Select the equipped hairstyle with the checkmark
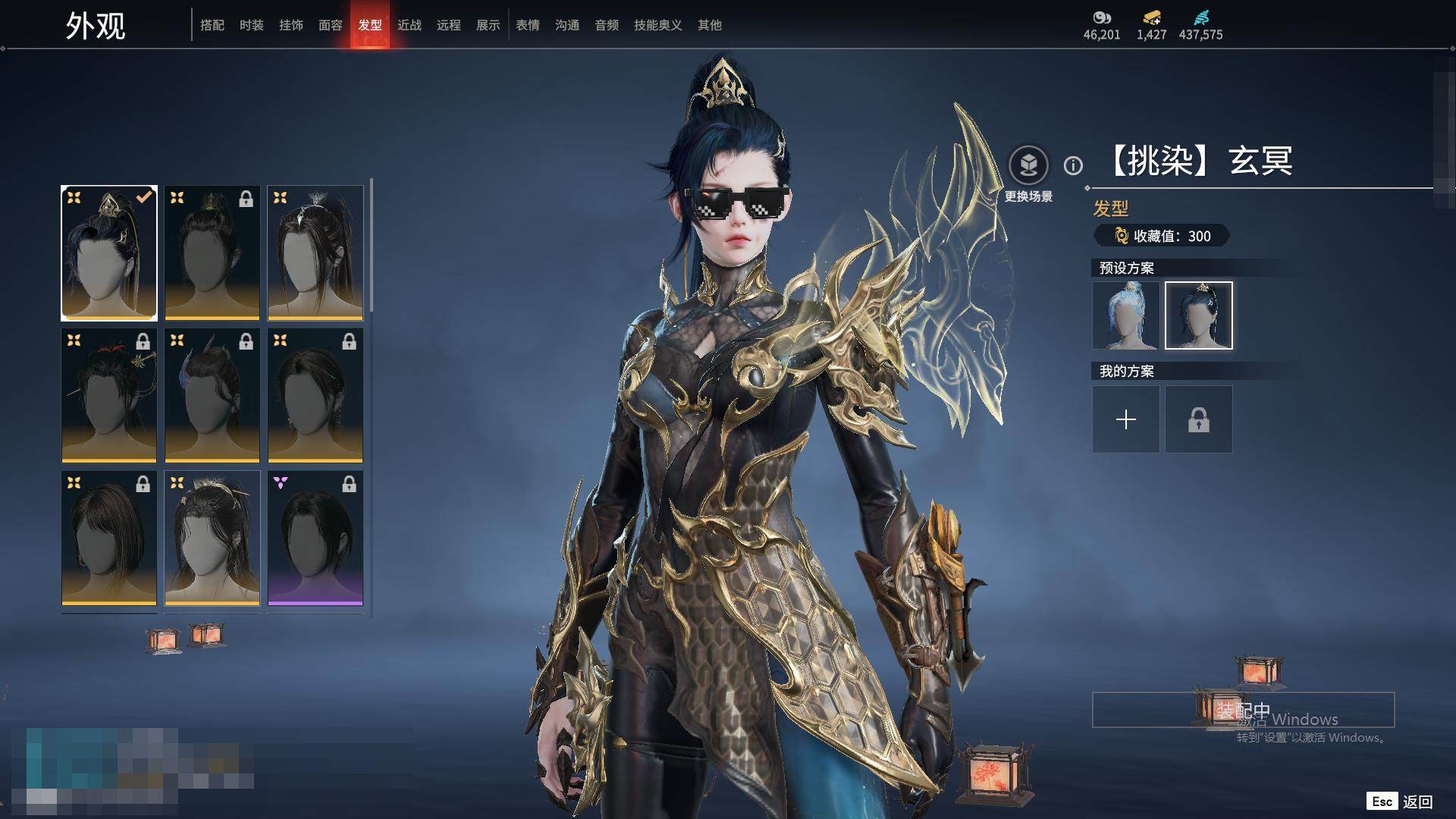 point(109,253)
